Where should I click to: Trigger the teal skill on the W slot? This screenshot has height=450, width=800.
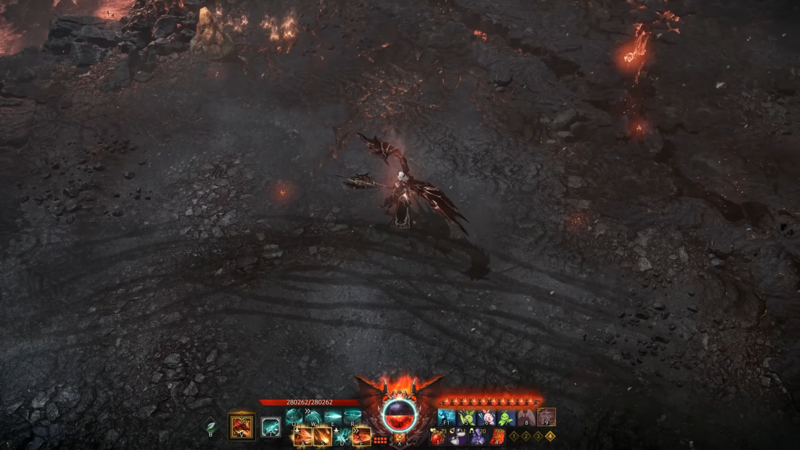[312, 417]
